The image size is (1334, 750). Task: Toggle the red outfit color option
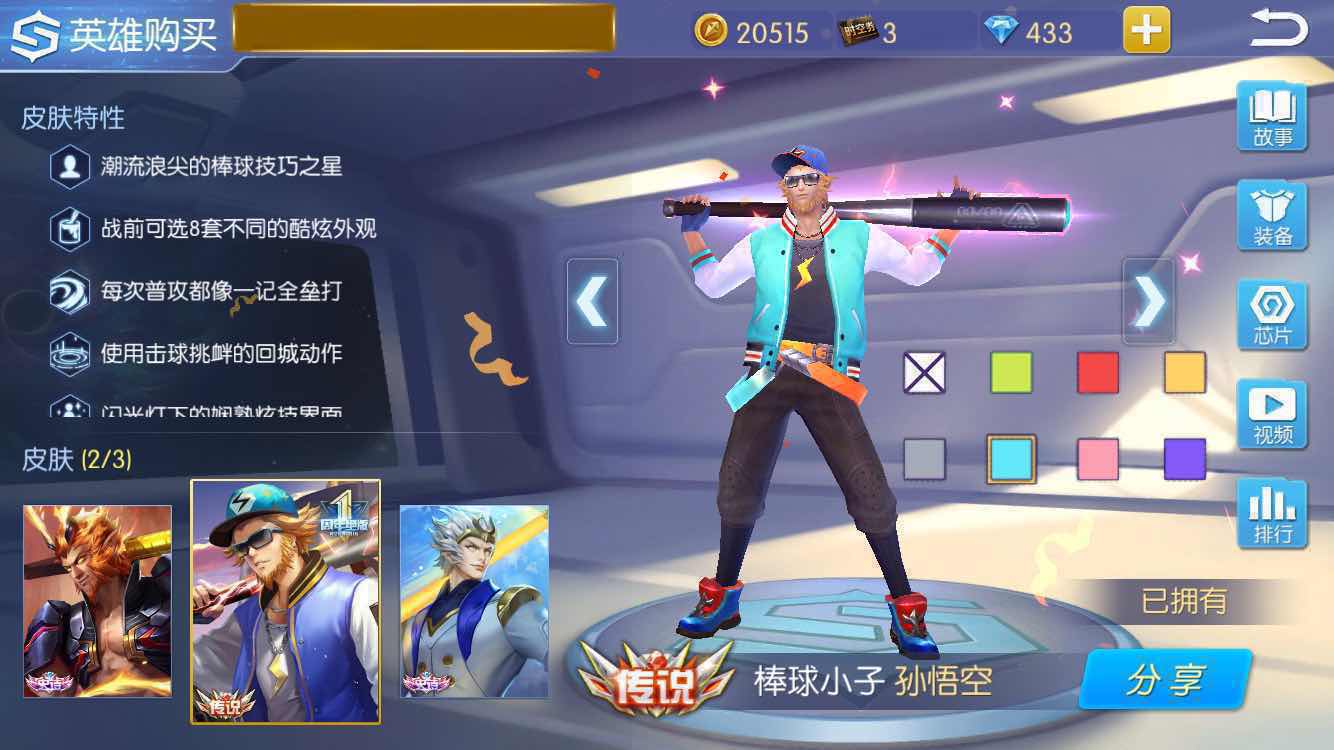click(x=1098, y=371)
